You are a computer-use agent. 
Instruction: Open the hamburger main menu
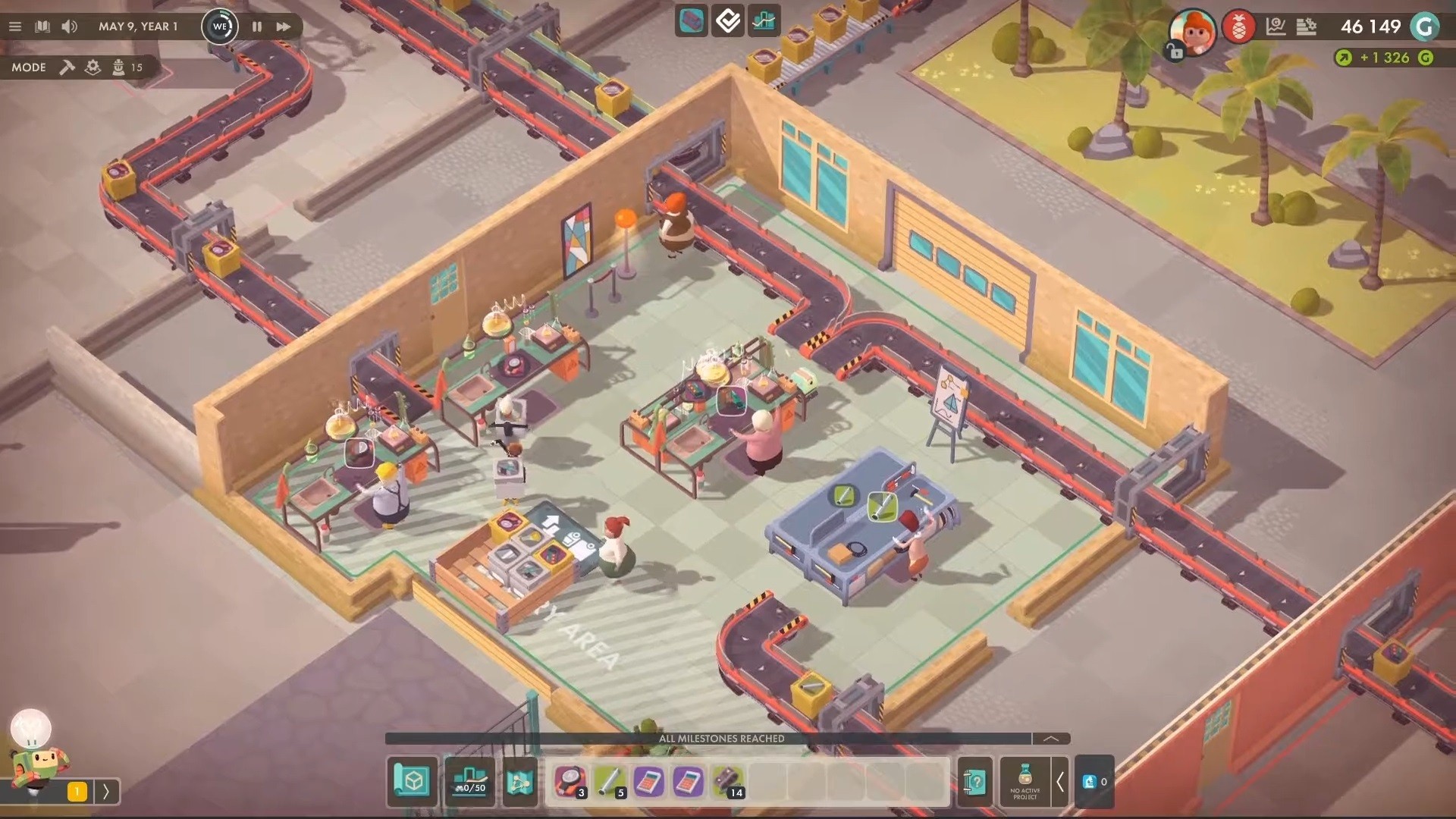coord(15,27)
